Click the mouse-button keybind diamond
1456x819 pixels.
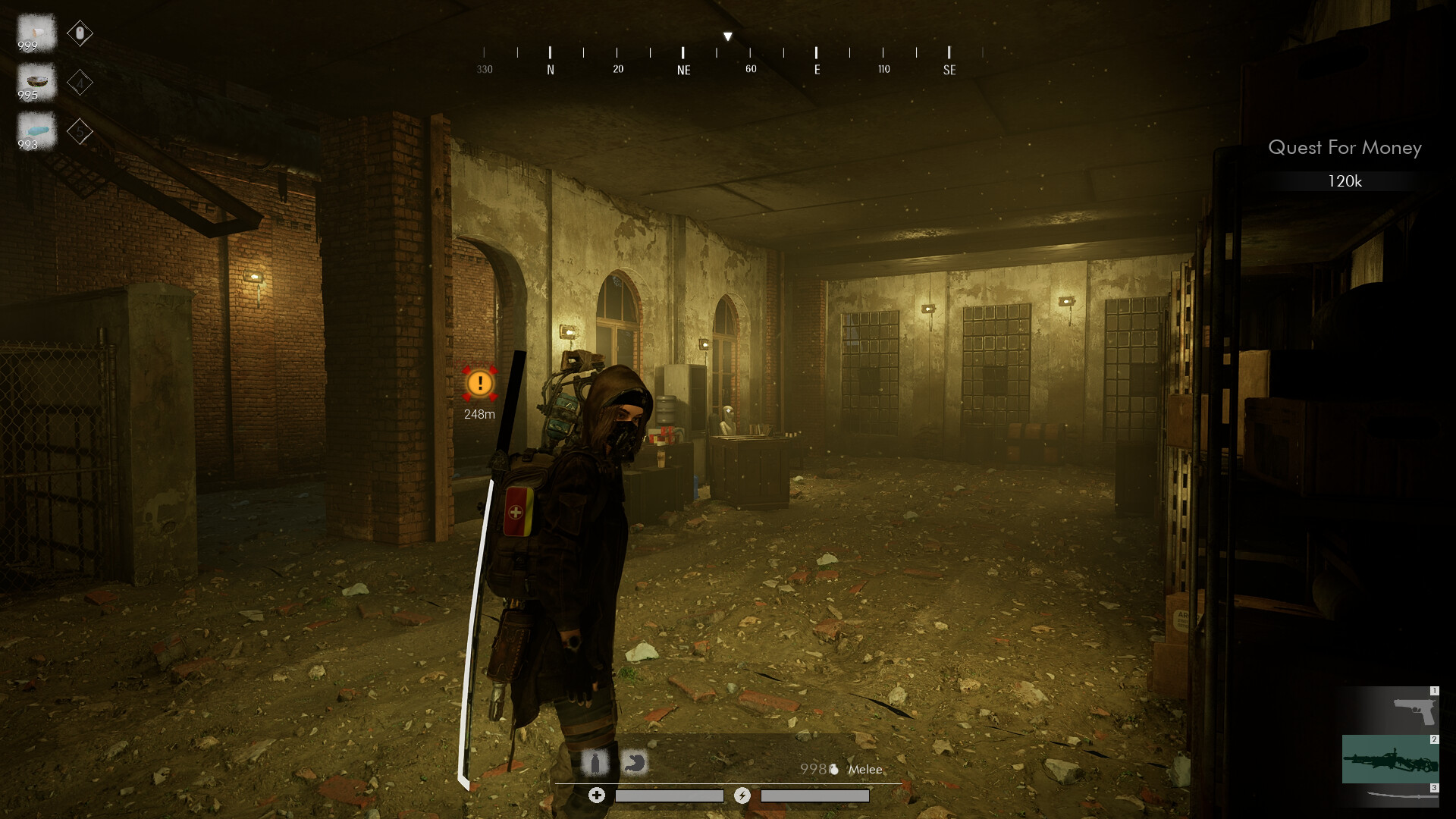tap(80, 33)
